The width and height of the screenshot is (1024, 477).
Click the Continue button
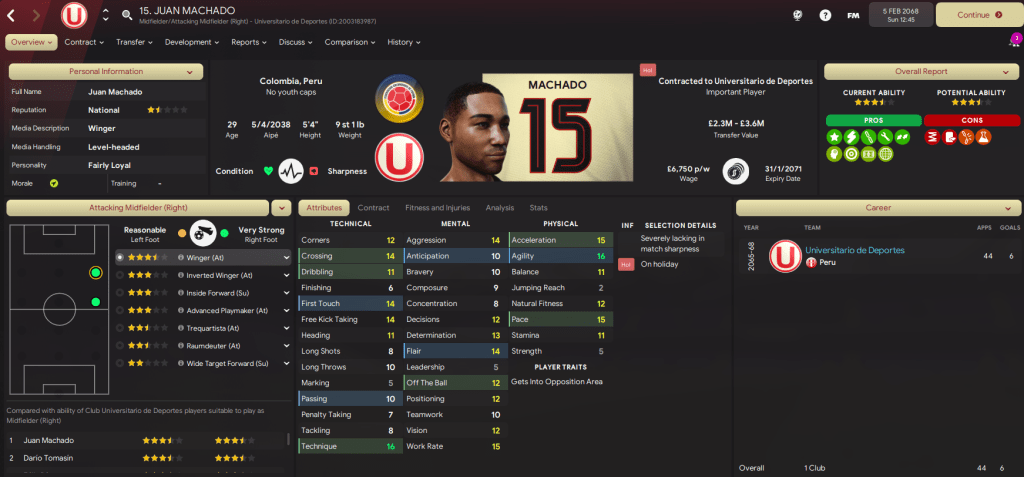979,15
